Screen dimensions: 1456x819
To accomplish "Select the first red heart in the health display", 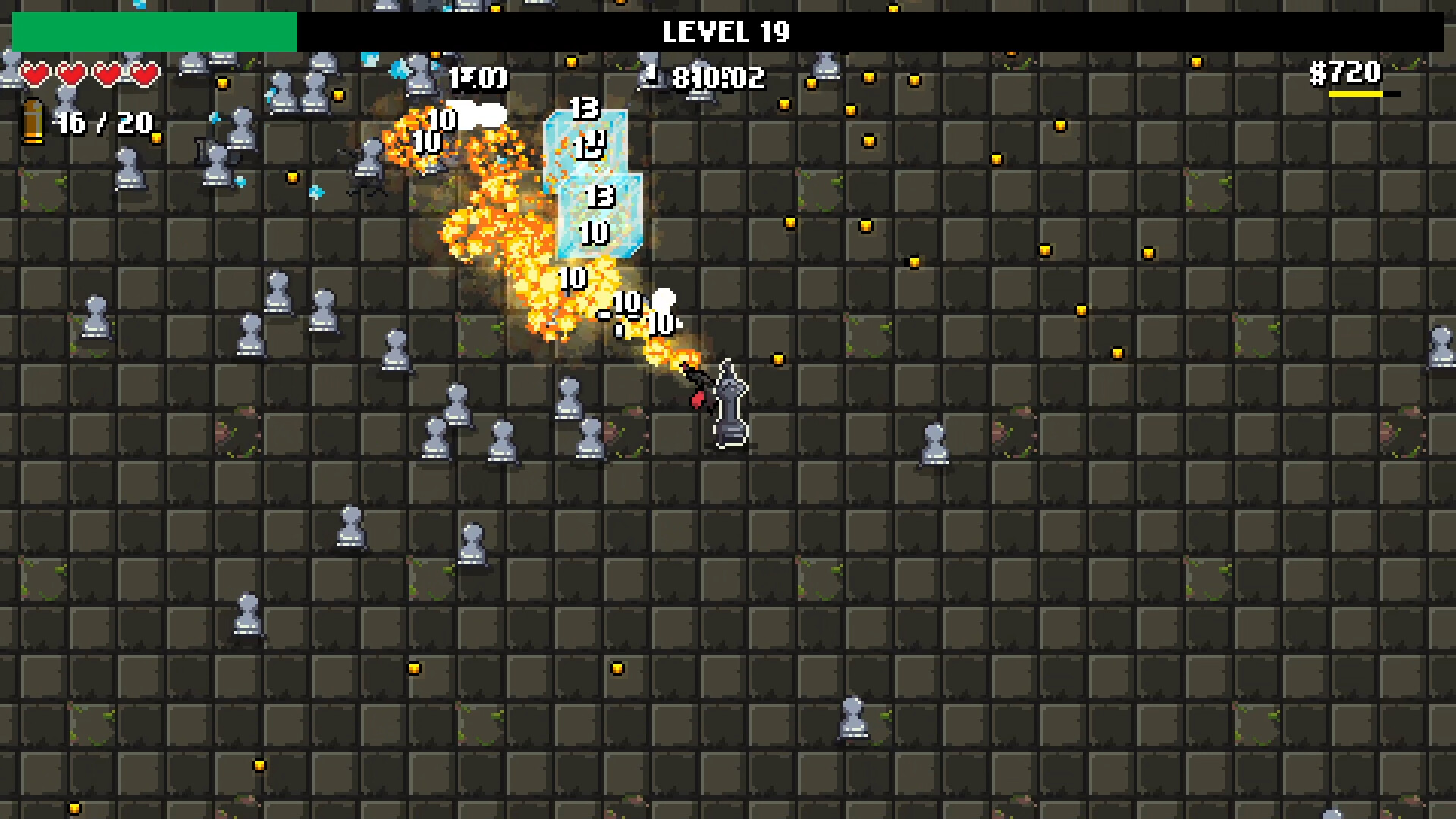I will pos(35,74).
